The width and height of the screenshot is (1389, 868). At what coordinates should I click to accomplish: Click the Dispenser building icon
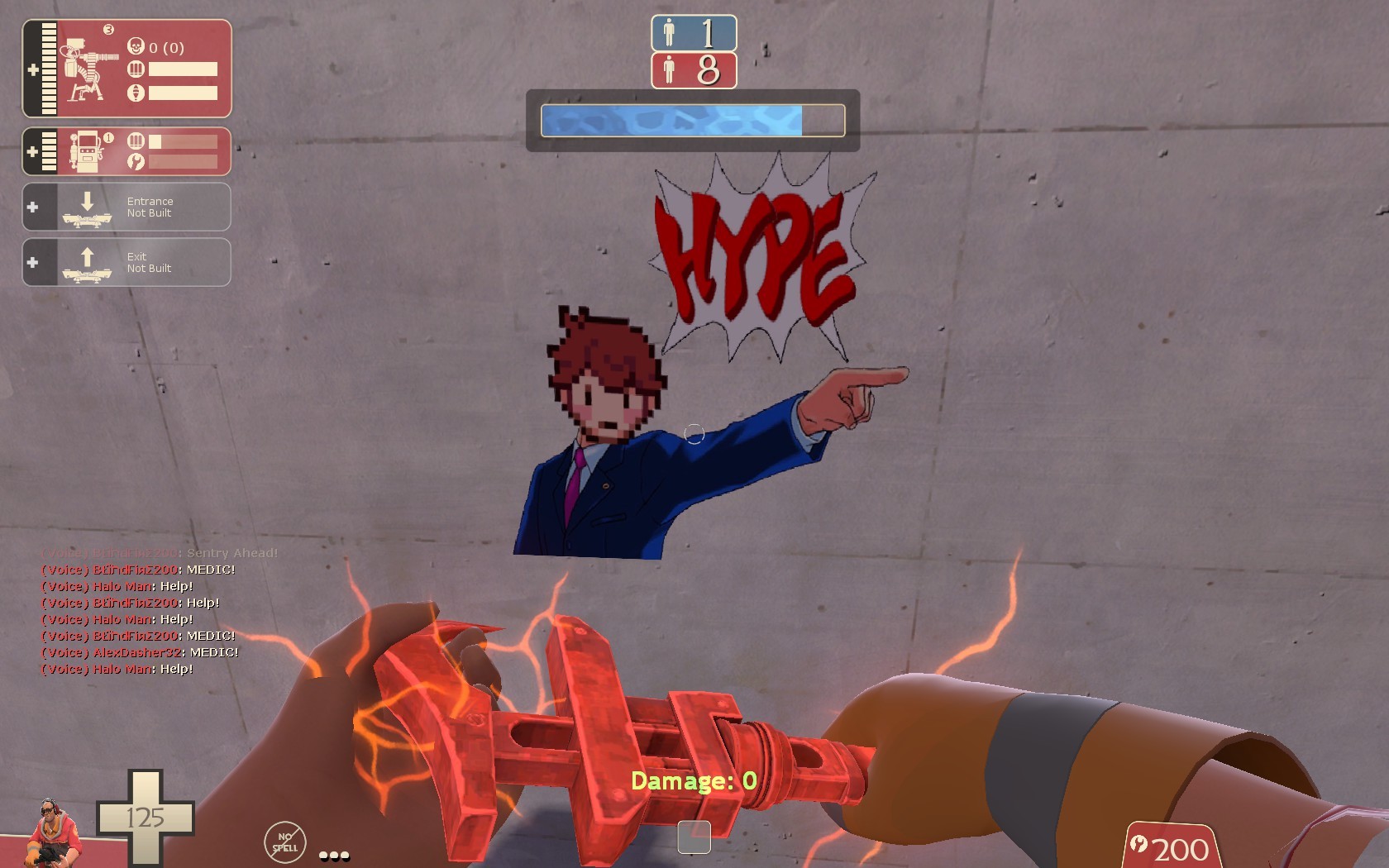87,150
